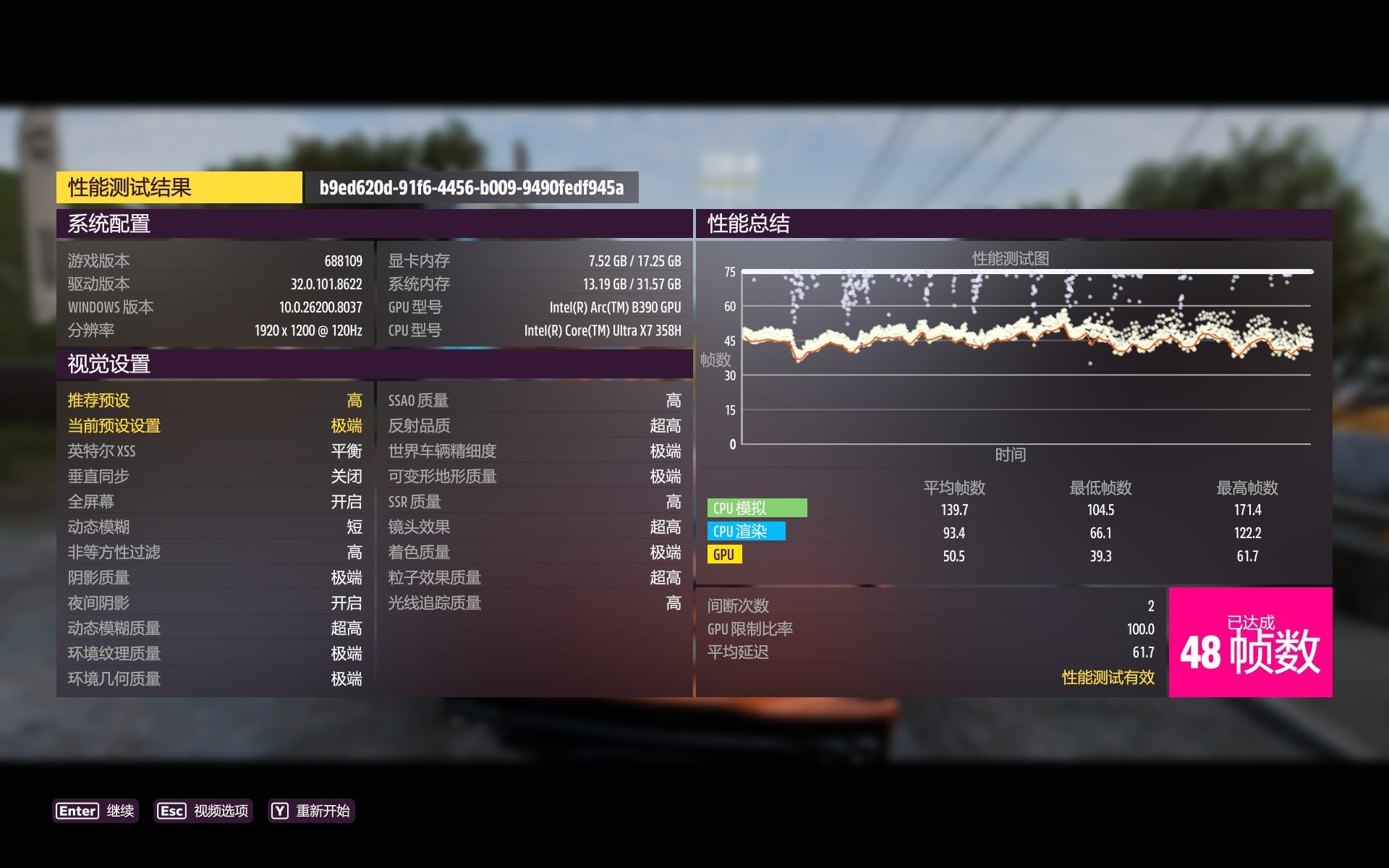Continue with the 继续 button
Viewport: 1389px width, 868px height.
(x=95, y=811)
